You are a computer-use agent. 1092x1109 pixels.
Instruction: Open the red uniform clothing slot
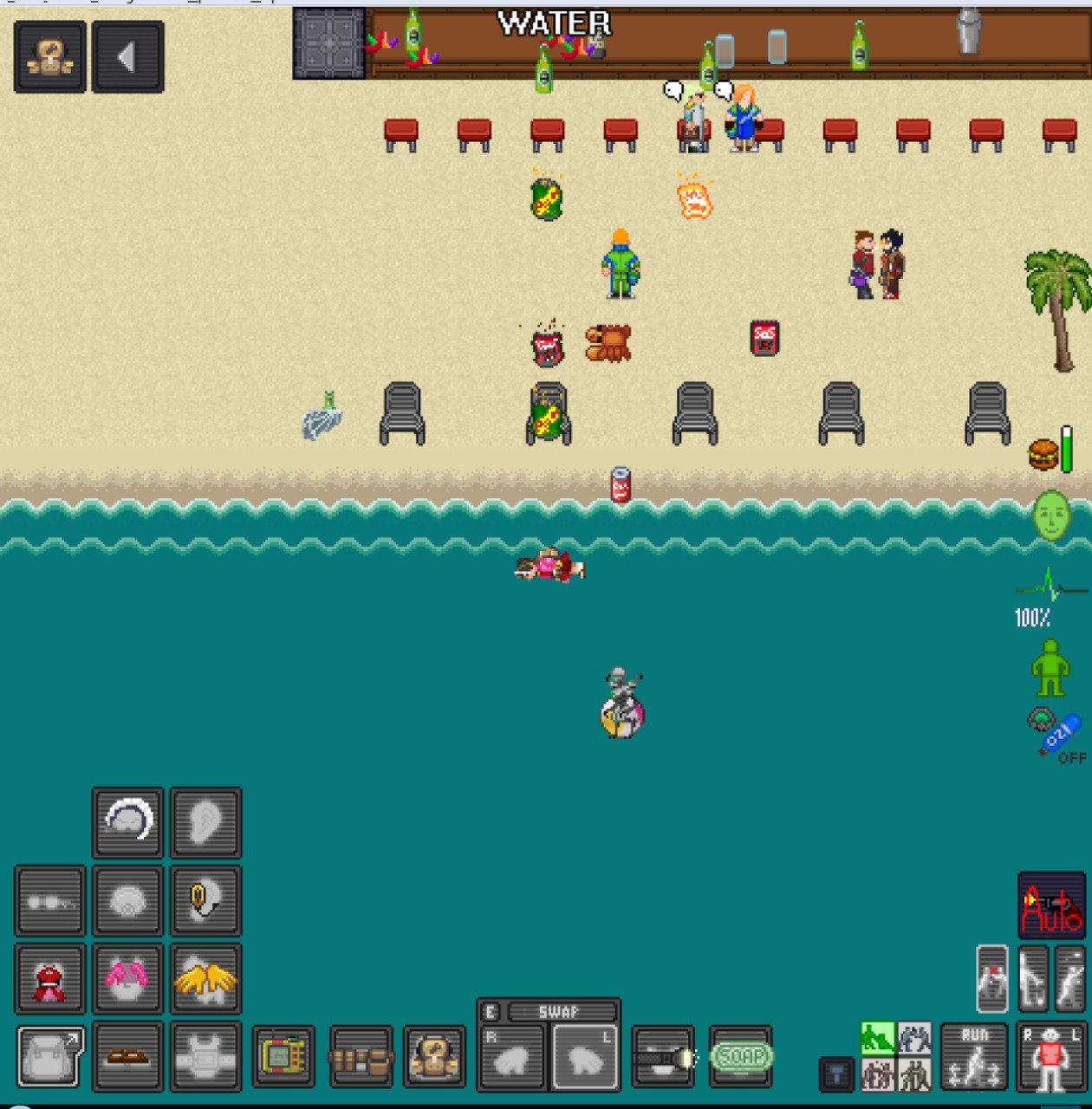[49, 978]
